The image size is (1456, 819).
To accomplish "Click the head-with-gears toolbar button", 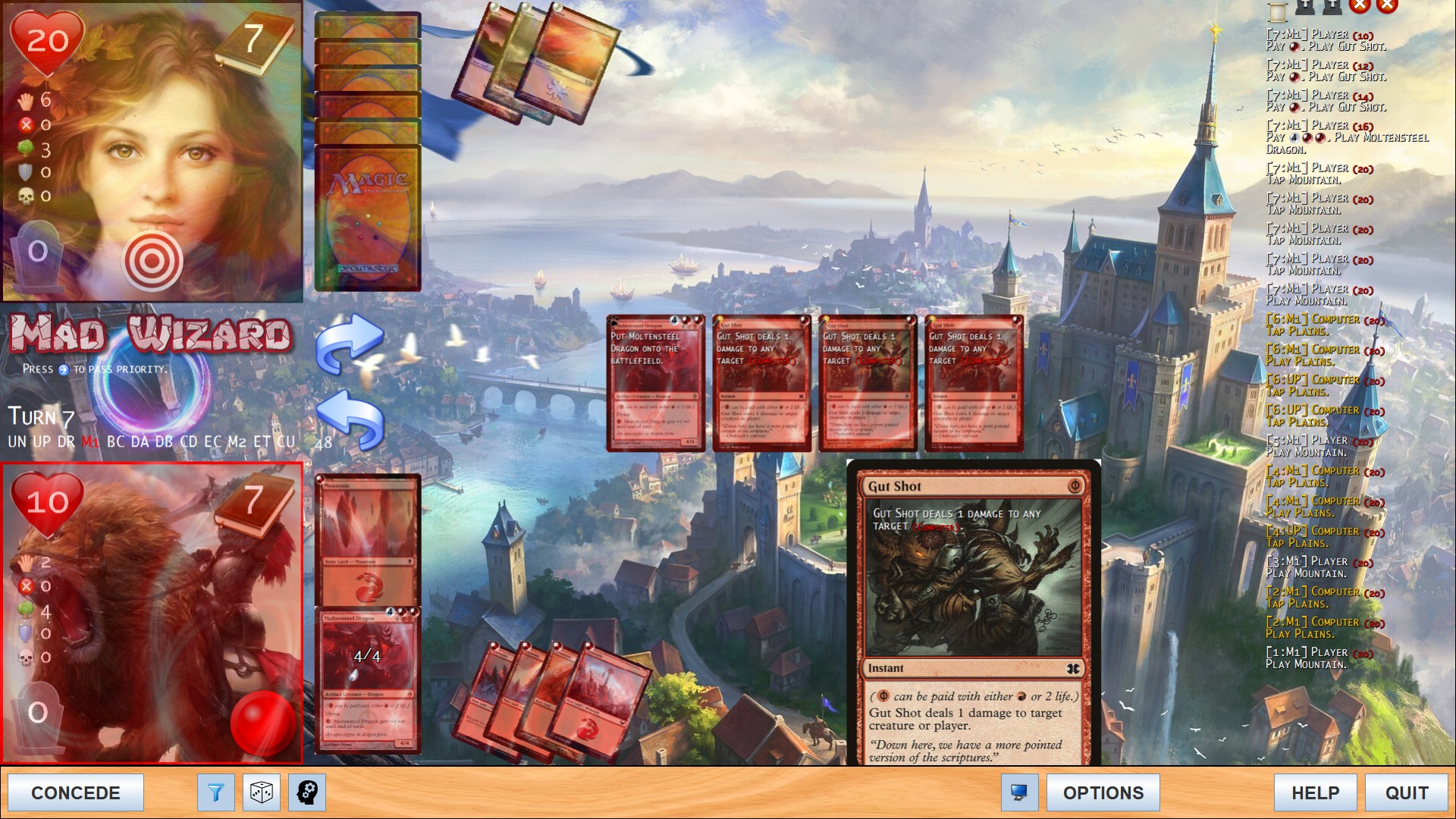I will pyautogui.click(x=307, y=792).
